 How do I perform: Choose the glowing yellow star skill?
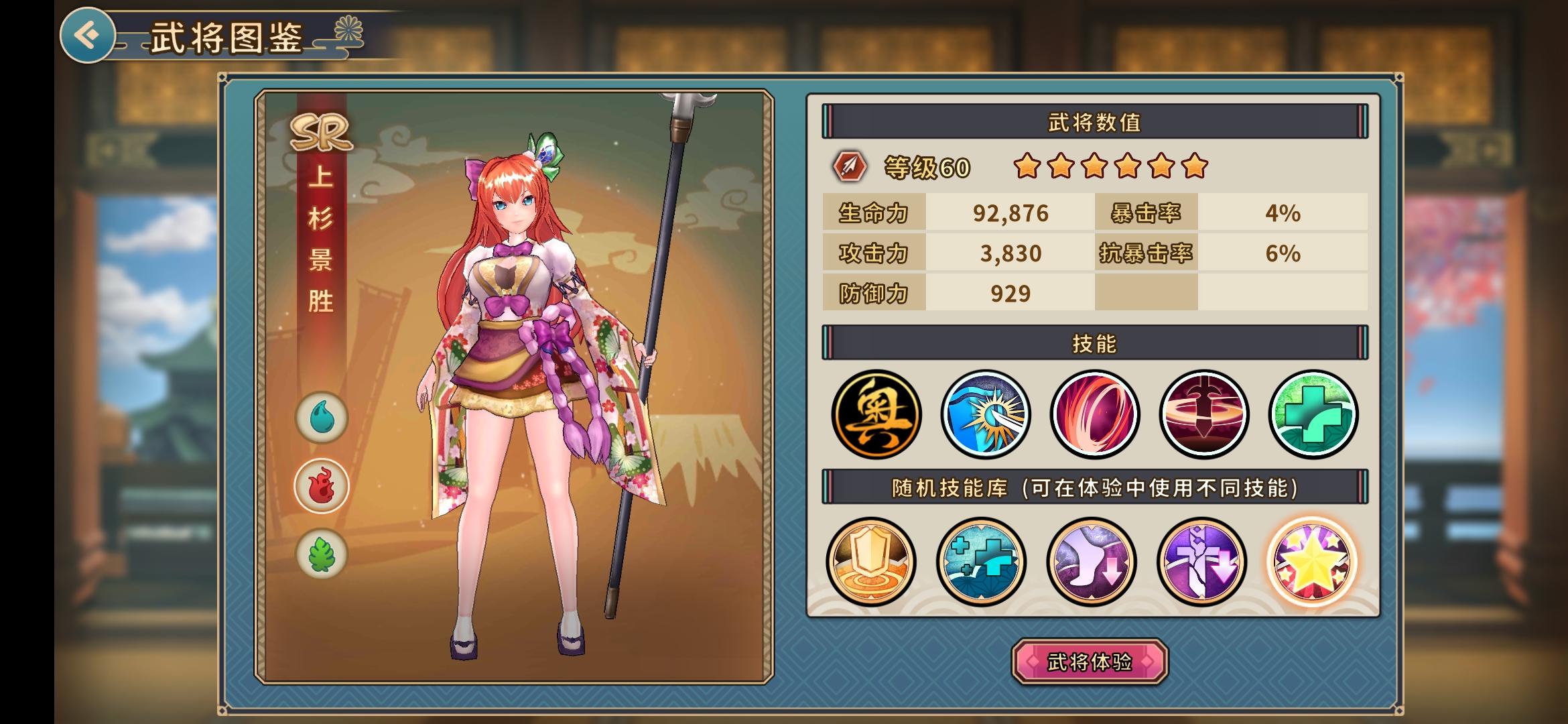(x=1311, y=561)
